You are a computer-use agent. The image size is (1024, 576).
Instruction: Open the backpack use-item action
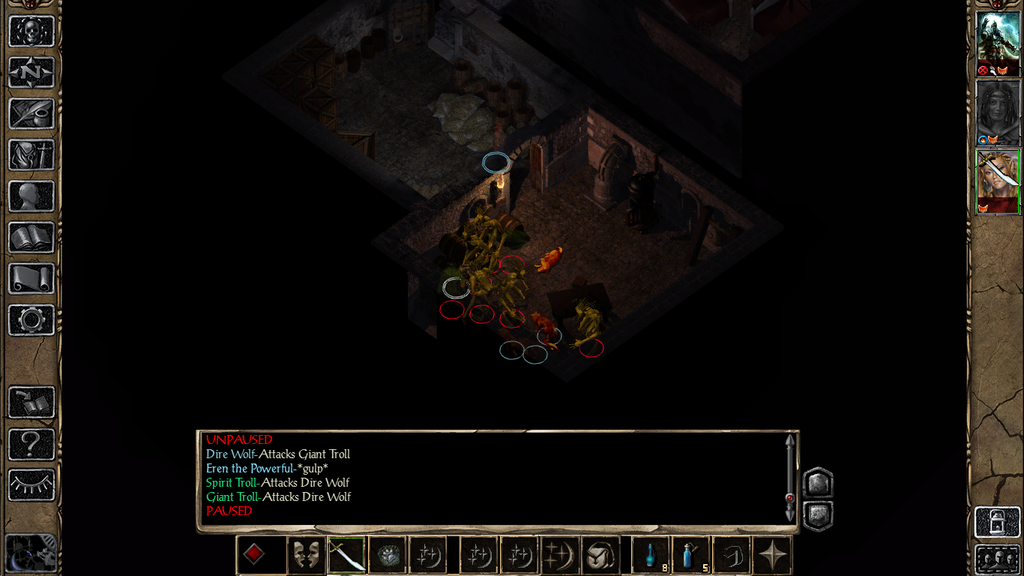pyautogui.click(x=600, y=554)
